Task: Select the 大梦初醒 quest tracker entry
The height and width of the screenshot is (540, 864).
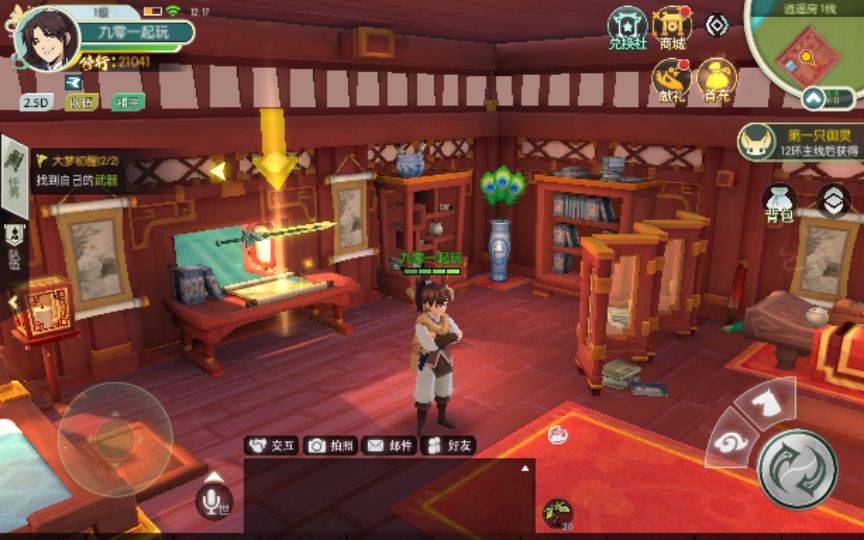Action: 90,169
